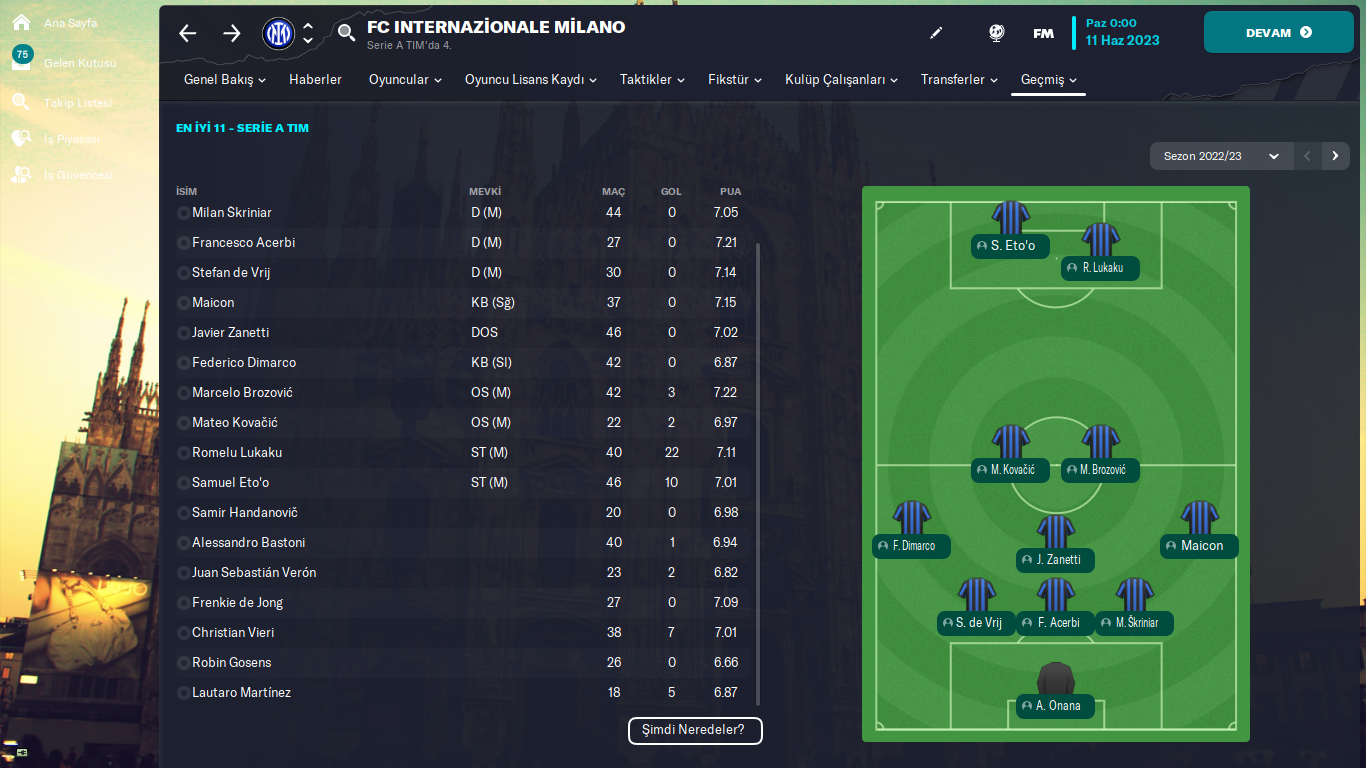Open the Transferler menu

[958, 80]
